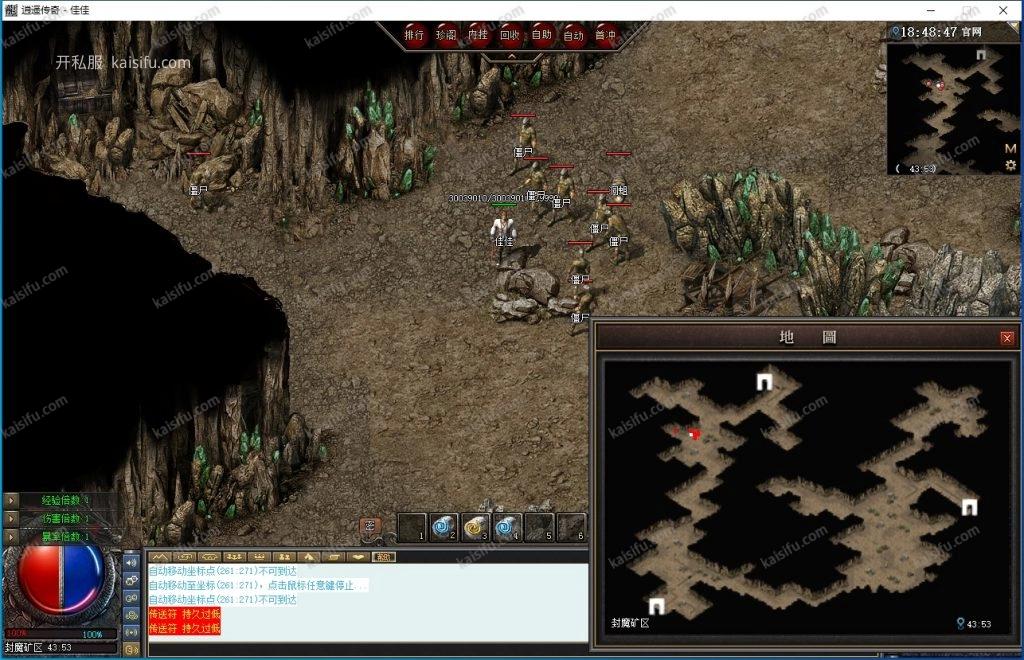Open the 首冲 first-recharge offer

pyautogui.click(x=606, y=35)
